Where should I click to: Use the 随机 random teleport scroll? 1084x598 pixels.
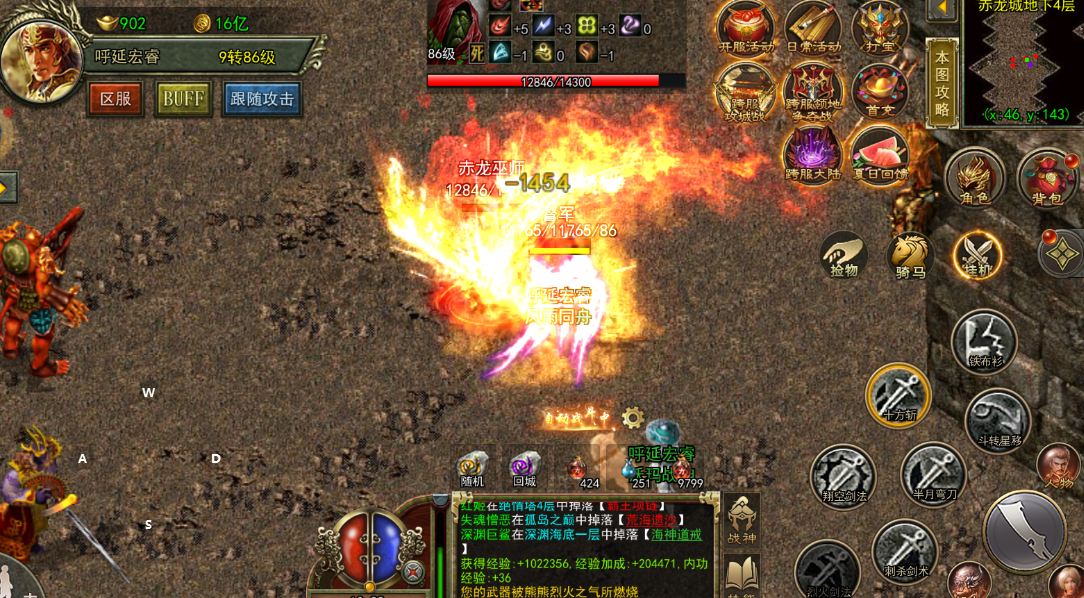472,468
